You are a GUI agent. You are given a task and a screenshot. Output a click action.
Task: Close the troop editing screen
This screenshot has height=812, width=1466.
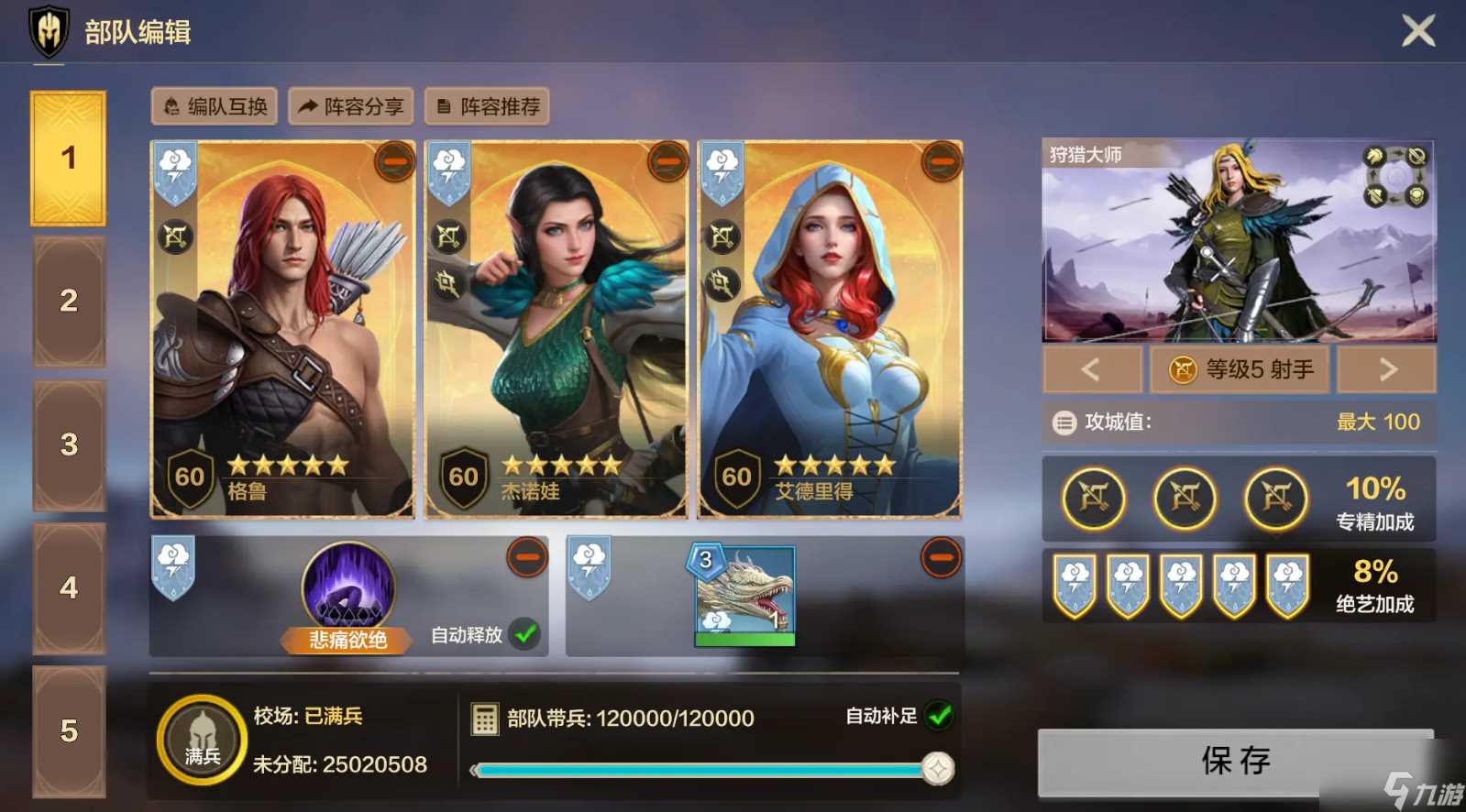(x=1417, y=31)
